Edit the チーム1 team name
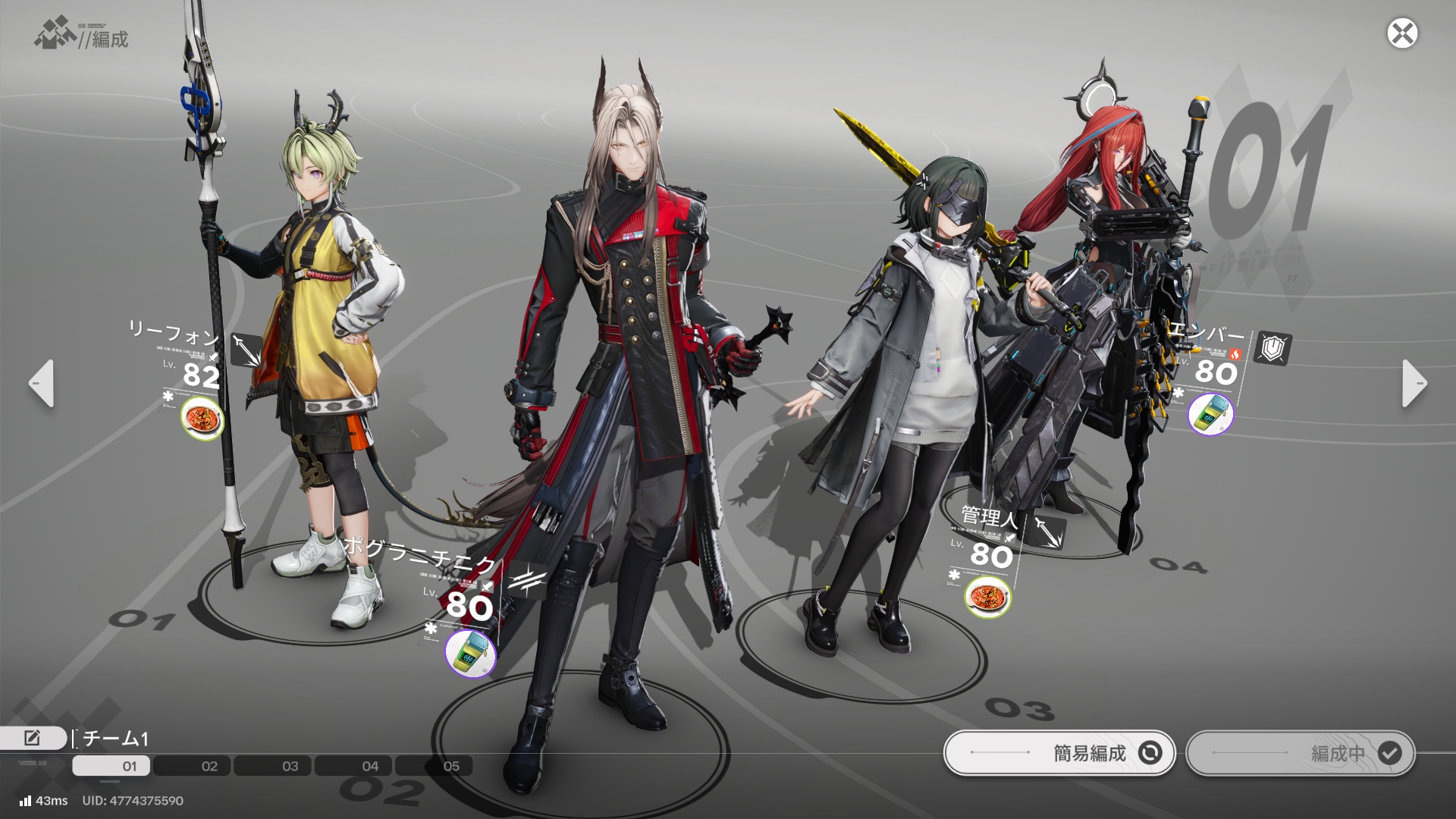The image size is (1456, 819). [33, 738]
